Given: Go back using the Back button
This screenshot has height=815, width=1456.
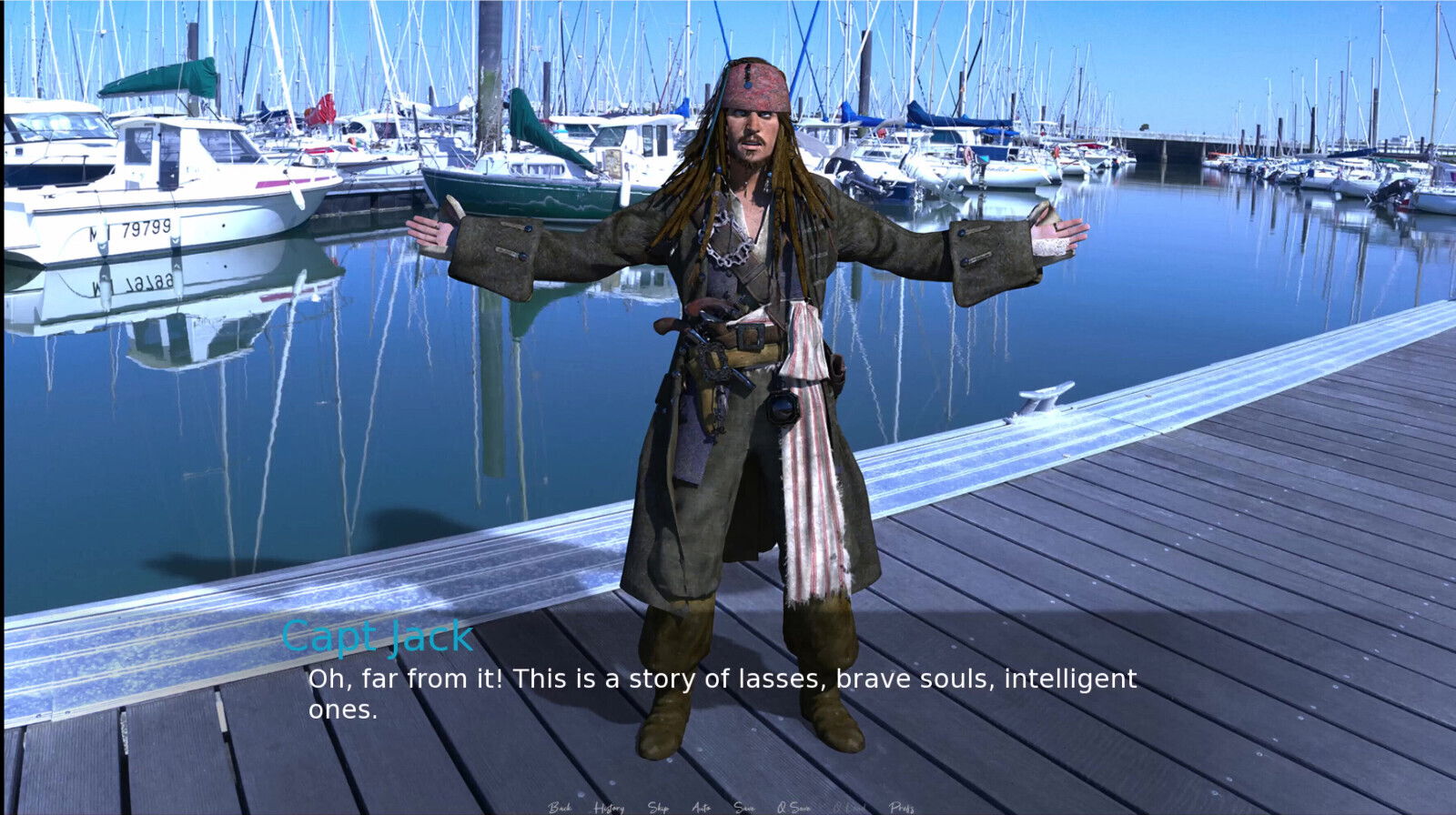Looking at the screenshot, I should coord(560,807).
